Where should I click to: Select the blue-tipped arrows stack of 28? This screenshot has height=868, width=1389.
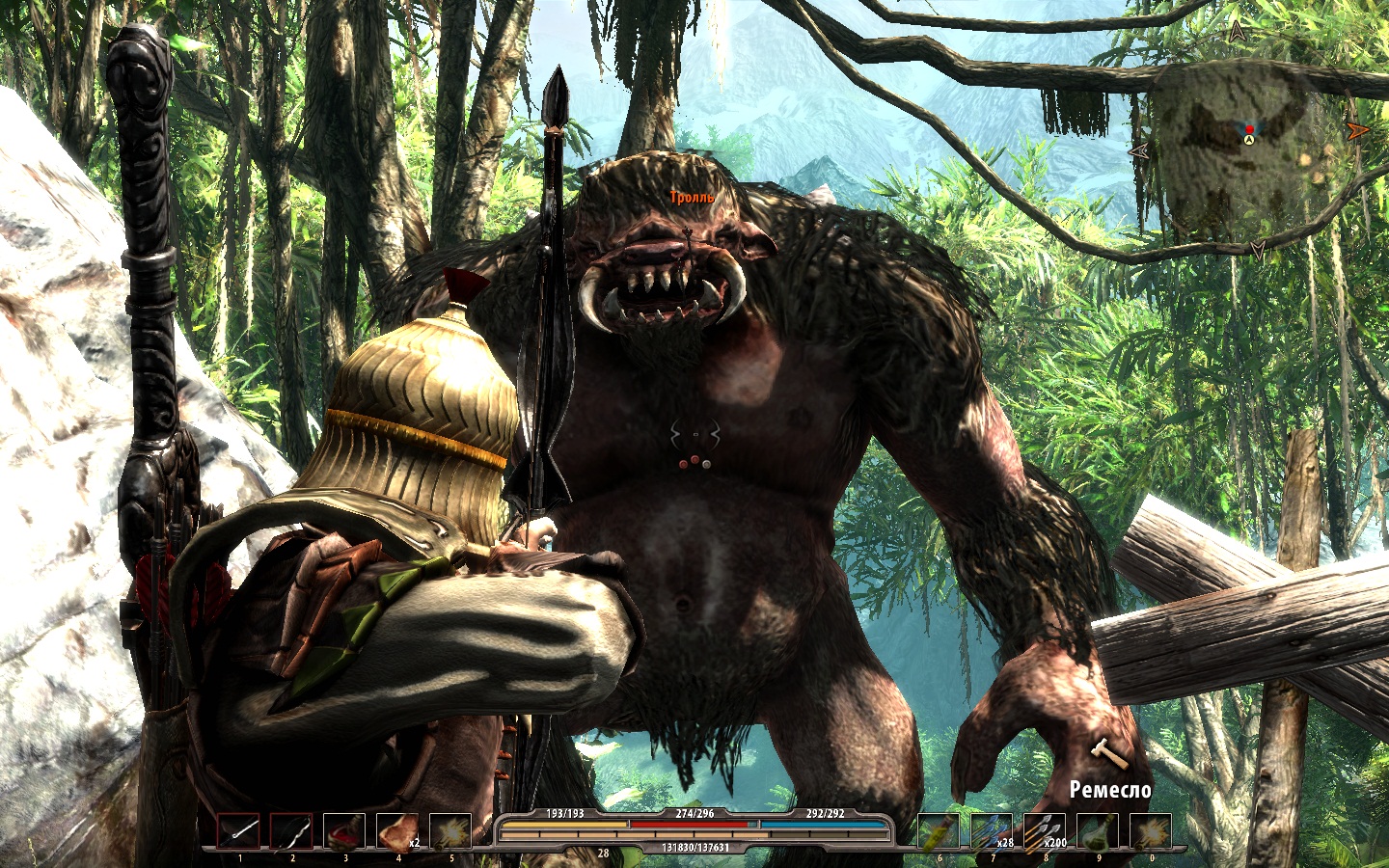point(992,831)
